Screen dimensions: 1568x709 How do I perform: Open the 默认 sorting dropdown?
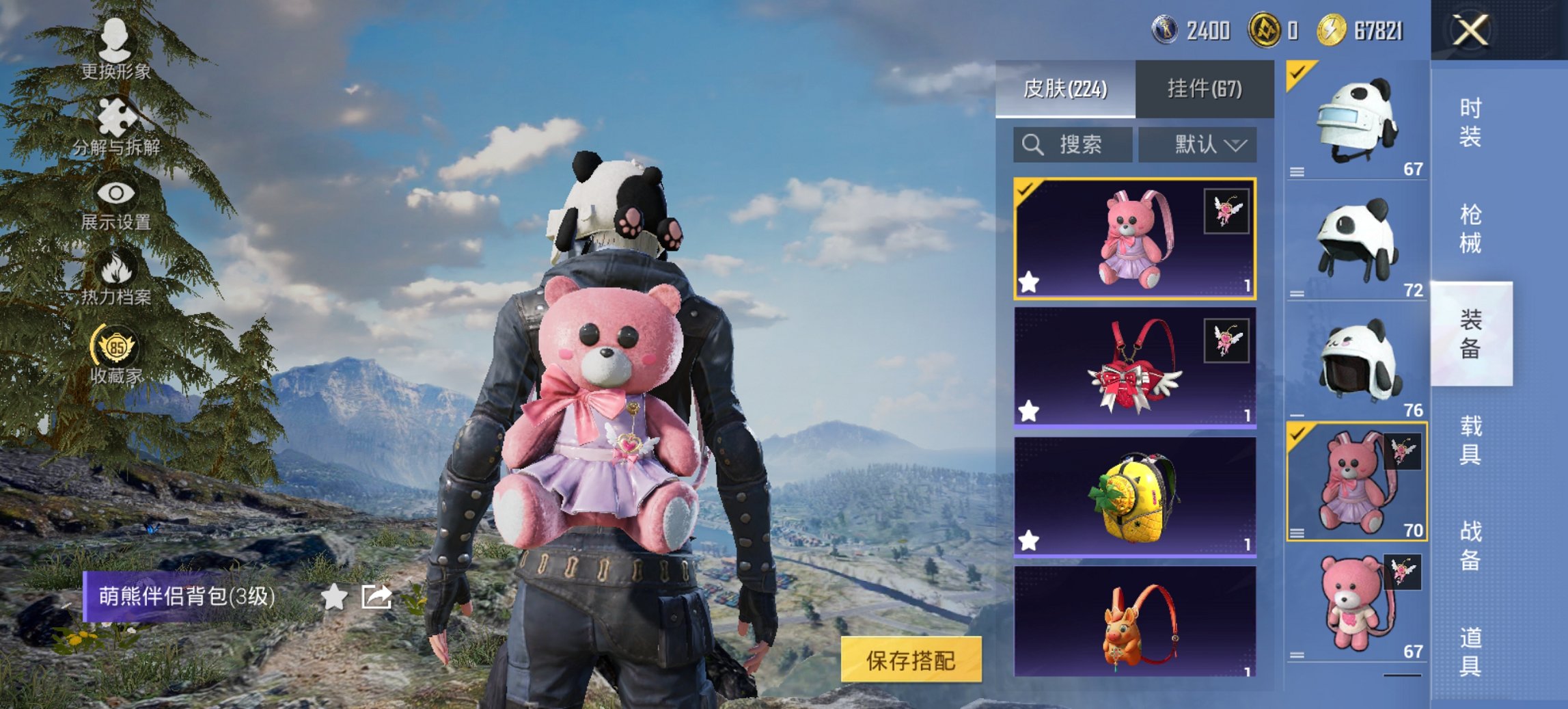[x=1199, y=145]
